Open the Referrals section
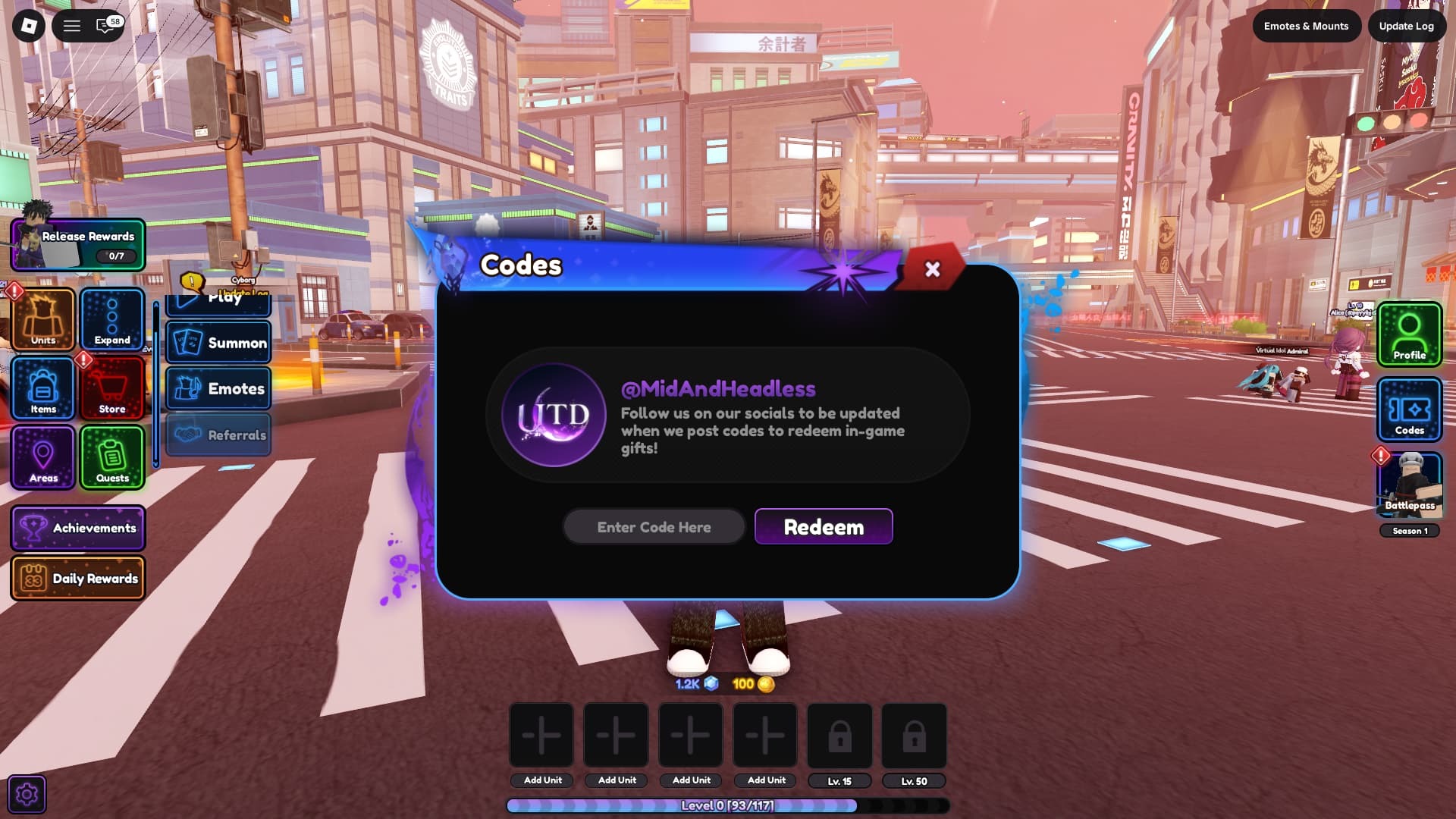The image size is (1456, 819). 218,435
